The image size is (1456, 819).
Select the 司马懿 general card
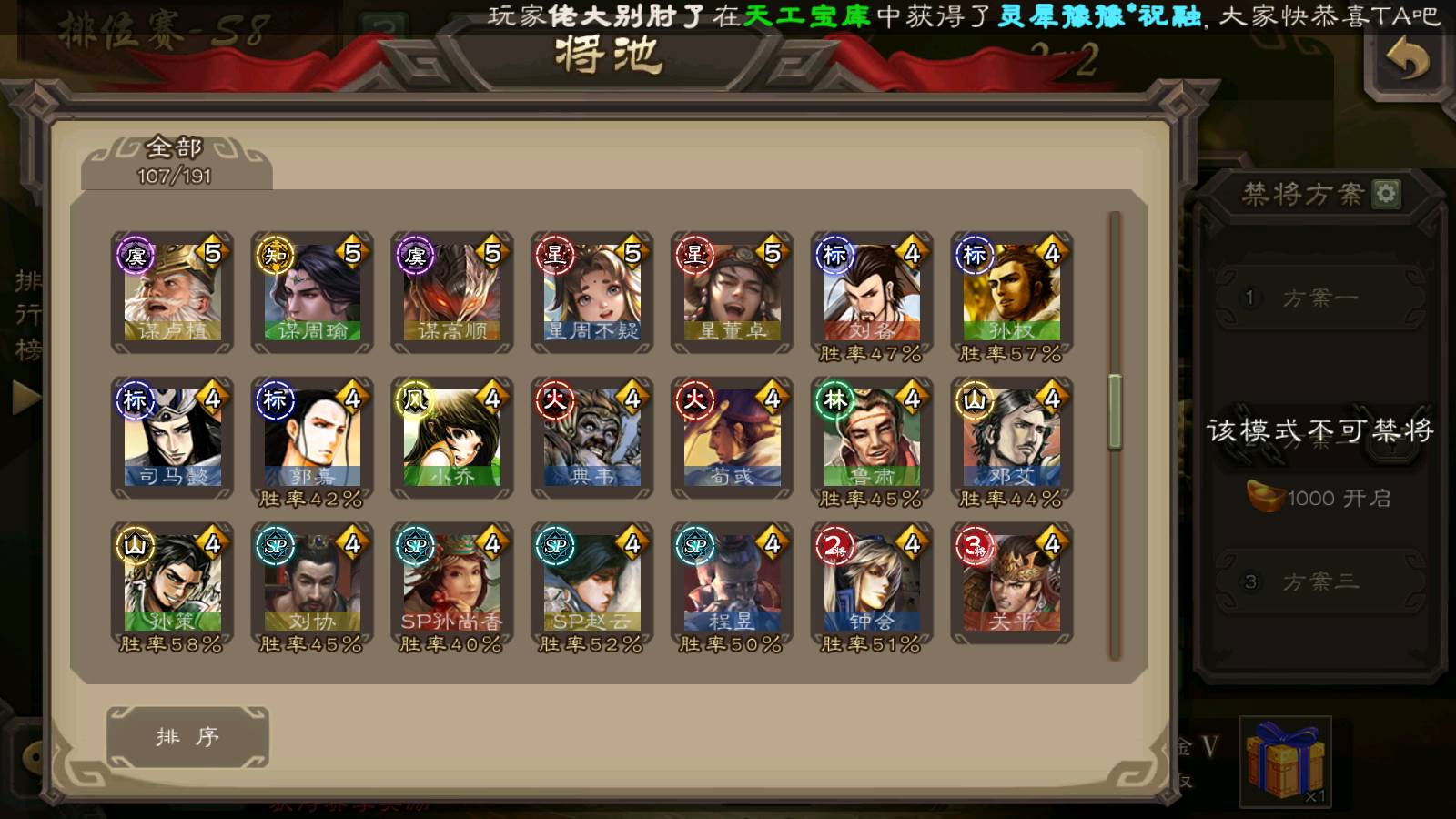(x=172, y=437)
